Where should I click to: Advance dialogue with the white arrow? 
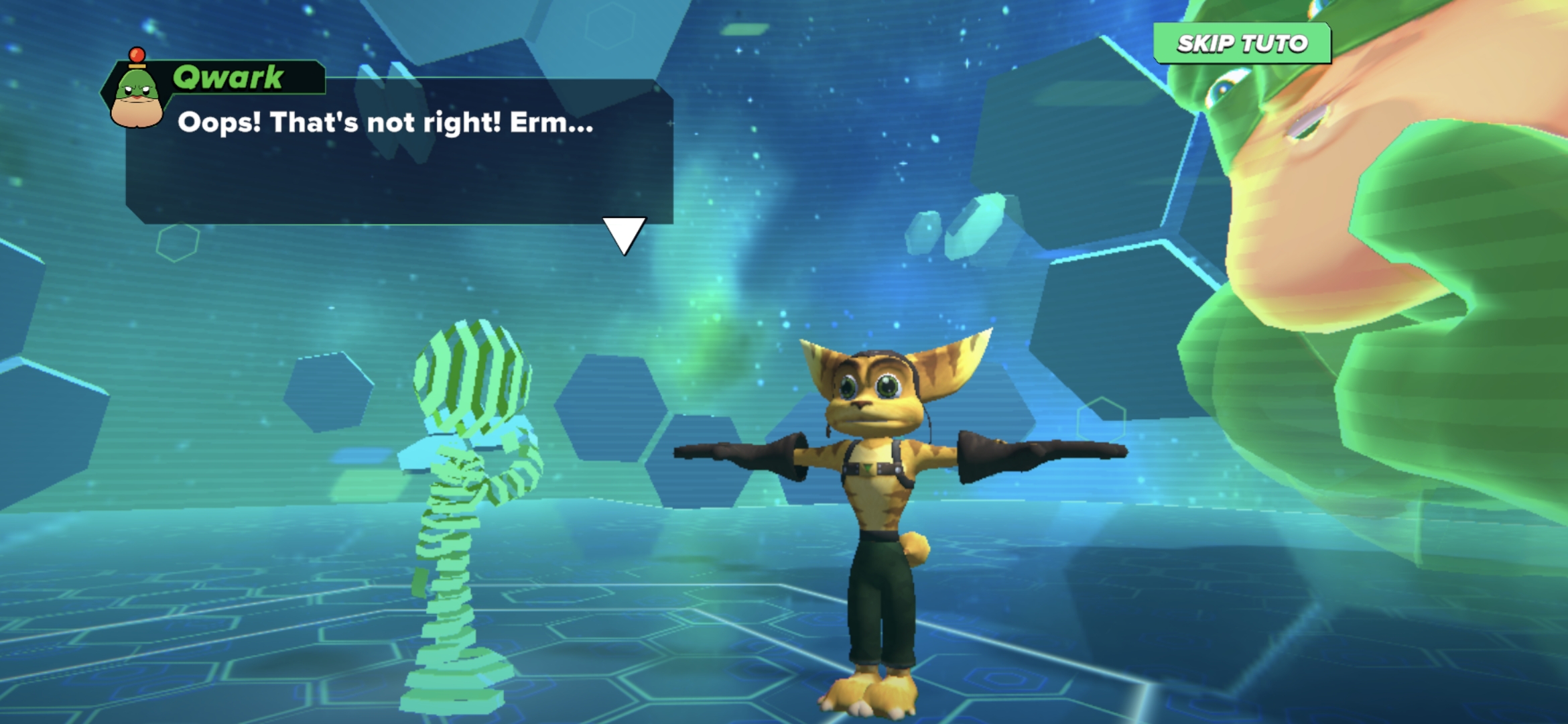pos(624,234)
